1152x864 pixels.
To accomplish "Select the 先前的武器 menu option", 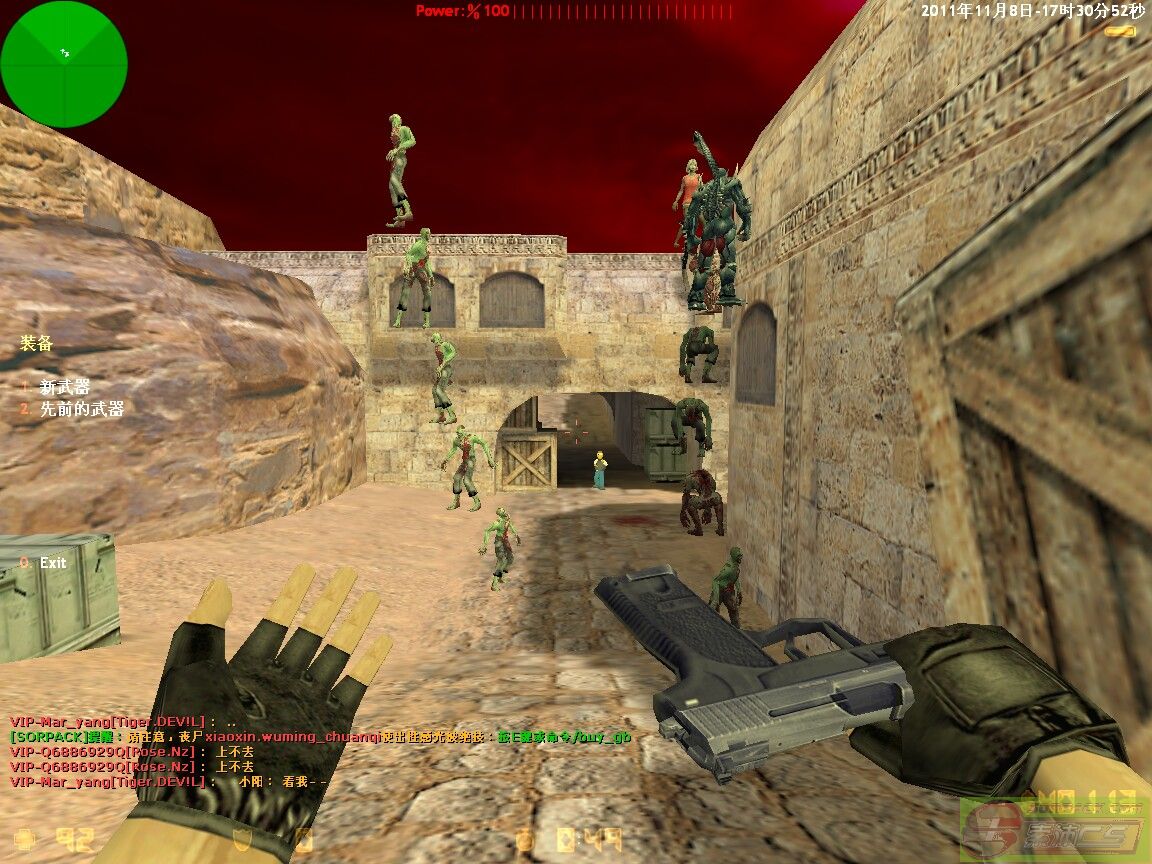I will (81, 409).
